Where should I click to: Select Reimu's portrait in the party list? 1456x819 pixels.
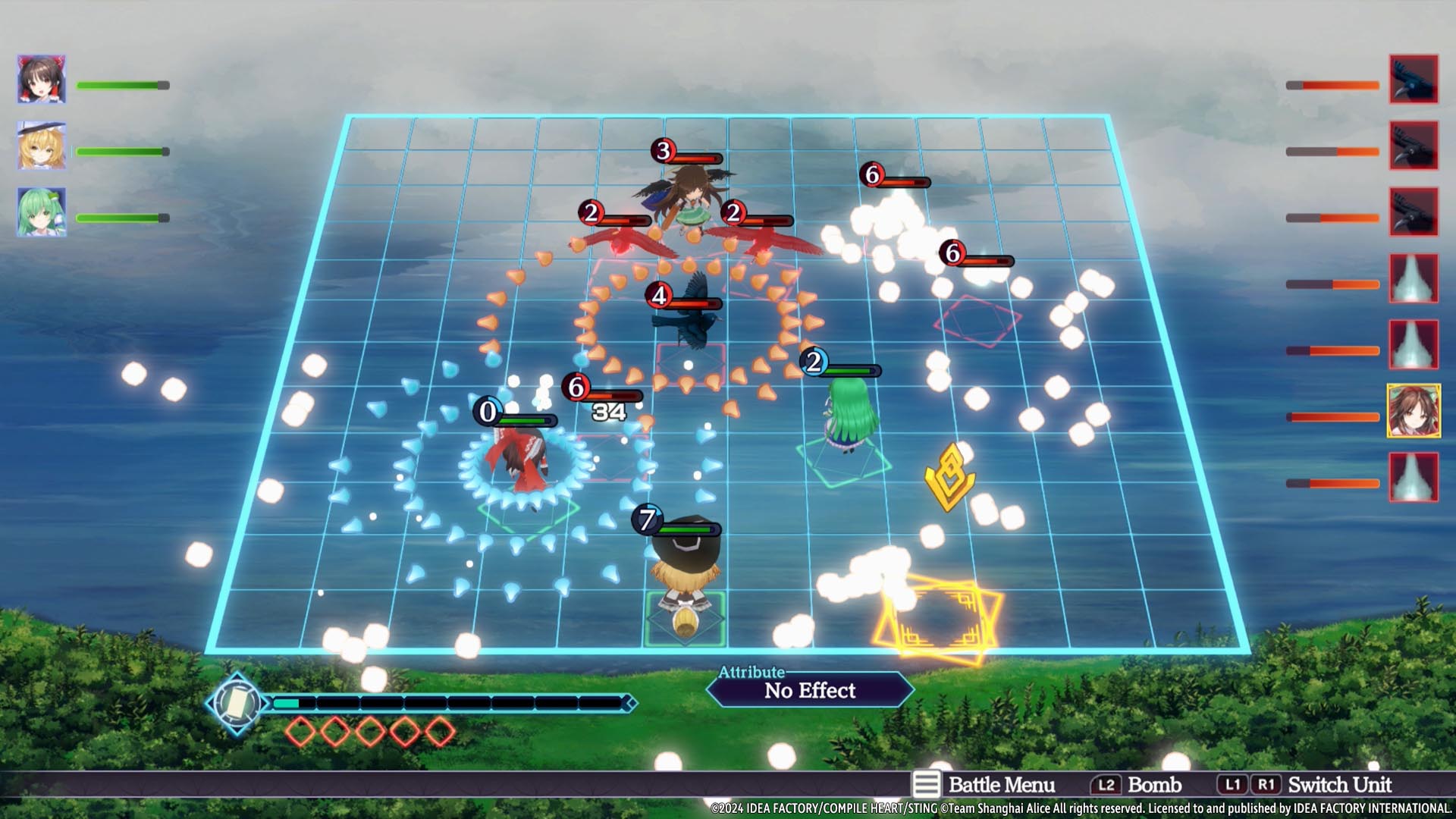(x=42, y=79)
